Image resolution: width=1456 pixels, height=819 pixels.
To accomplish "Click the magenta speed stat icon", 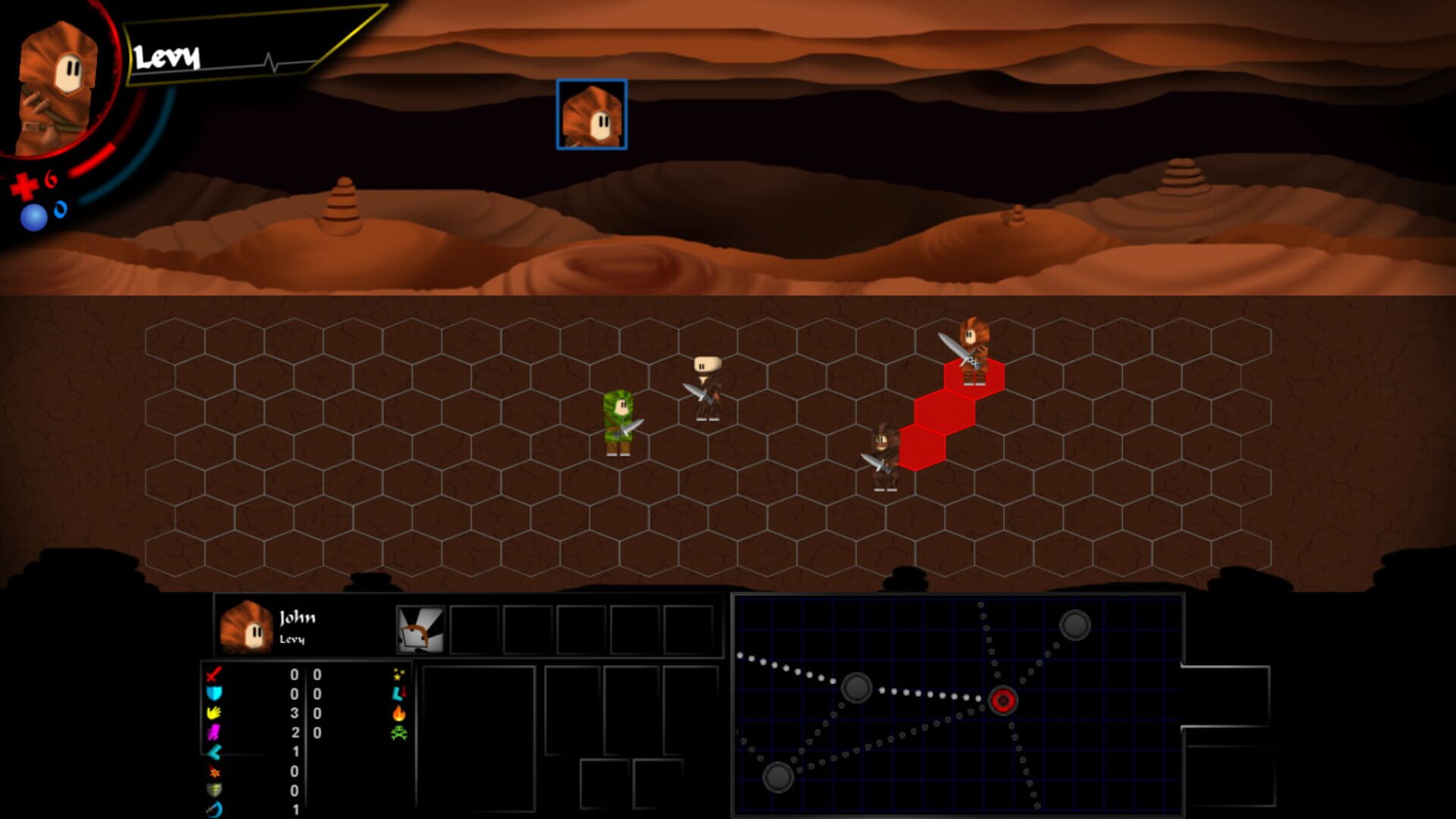I will [x=213, y=732].
